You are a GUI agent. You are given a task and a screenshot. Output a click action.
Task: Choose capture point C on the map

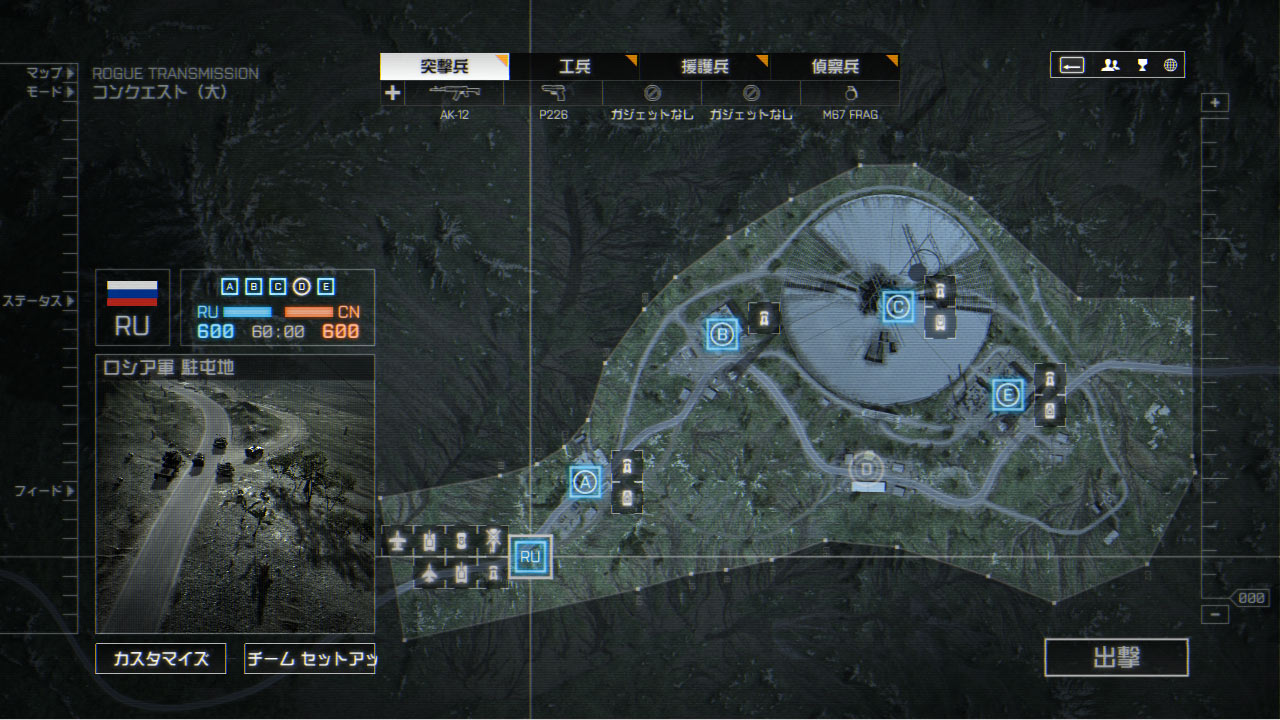(x=898, y=307)
